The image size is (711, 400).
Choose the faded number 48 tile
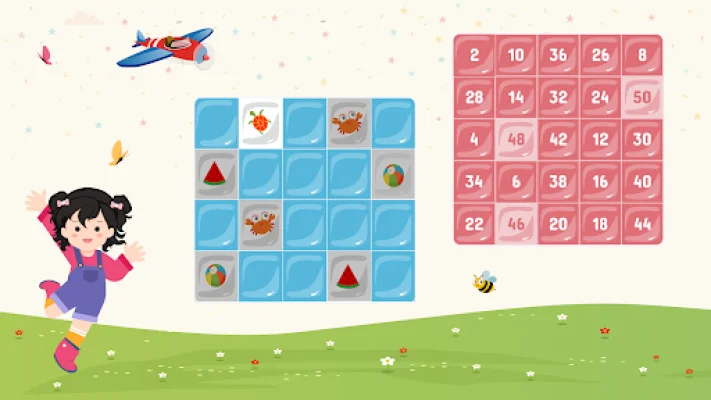(x=516, y=139)
